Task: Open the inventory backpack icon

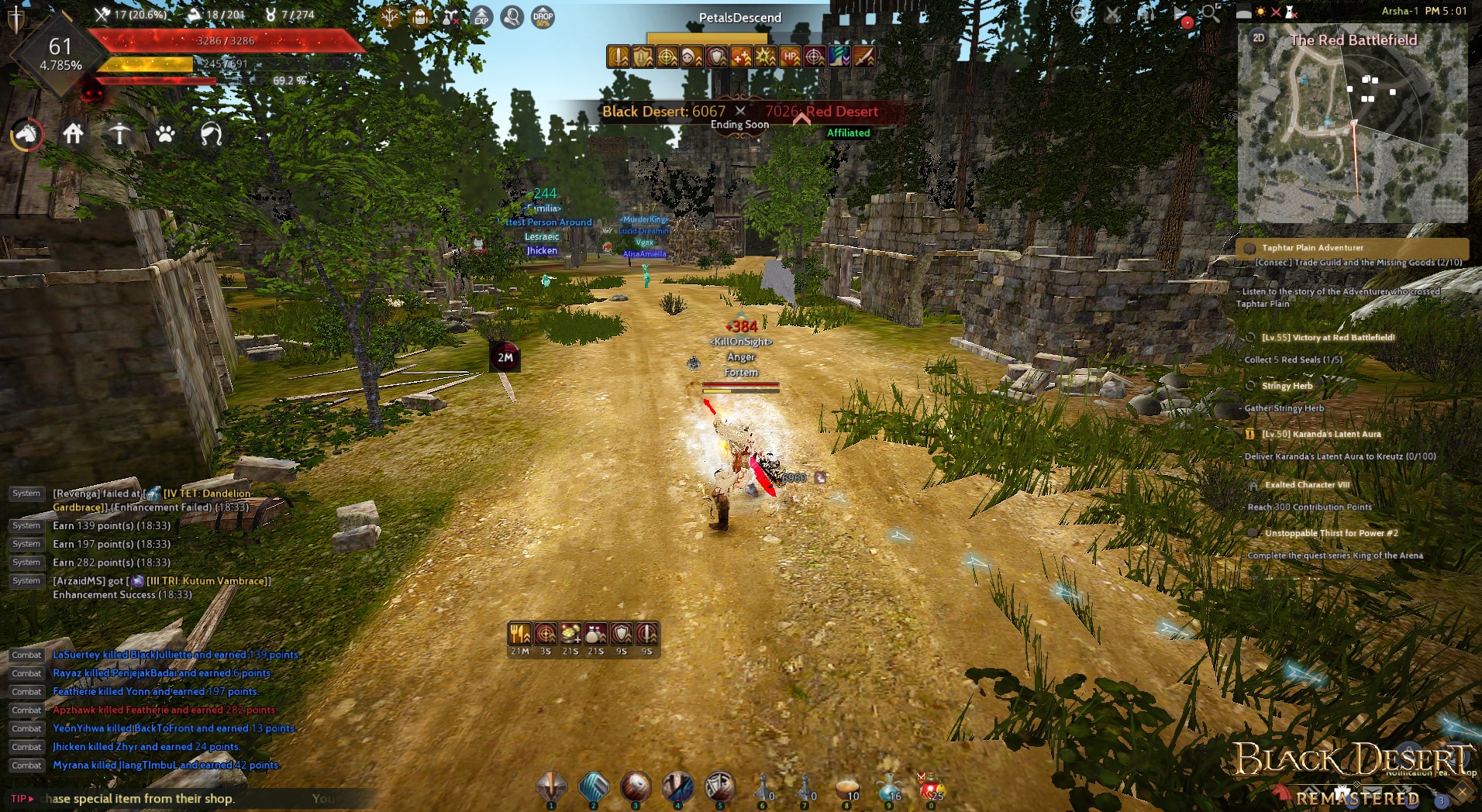Action: click(x=420, y=17)
